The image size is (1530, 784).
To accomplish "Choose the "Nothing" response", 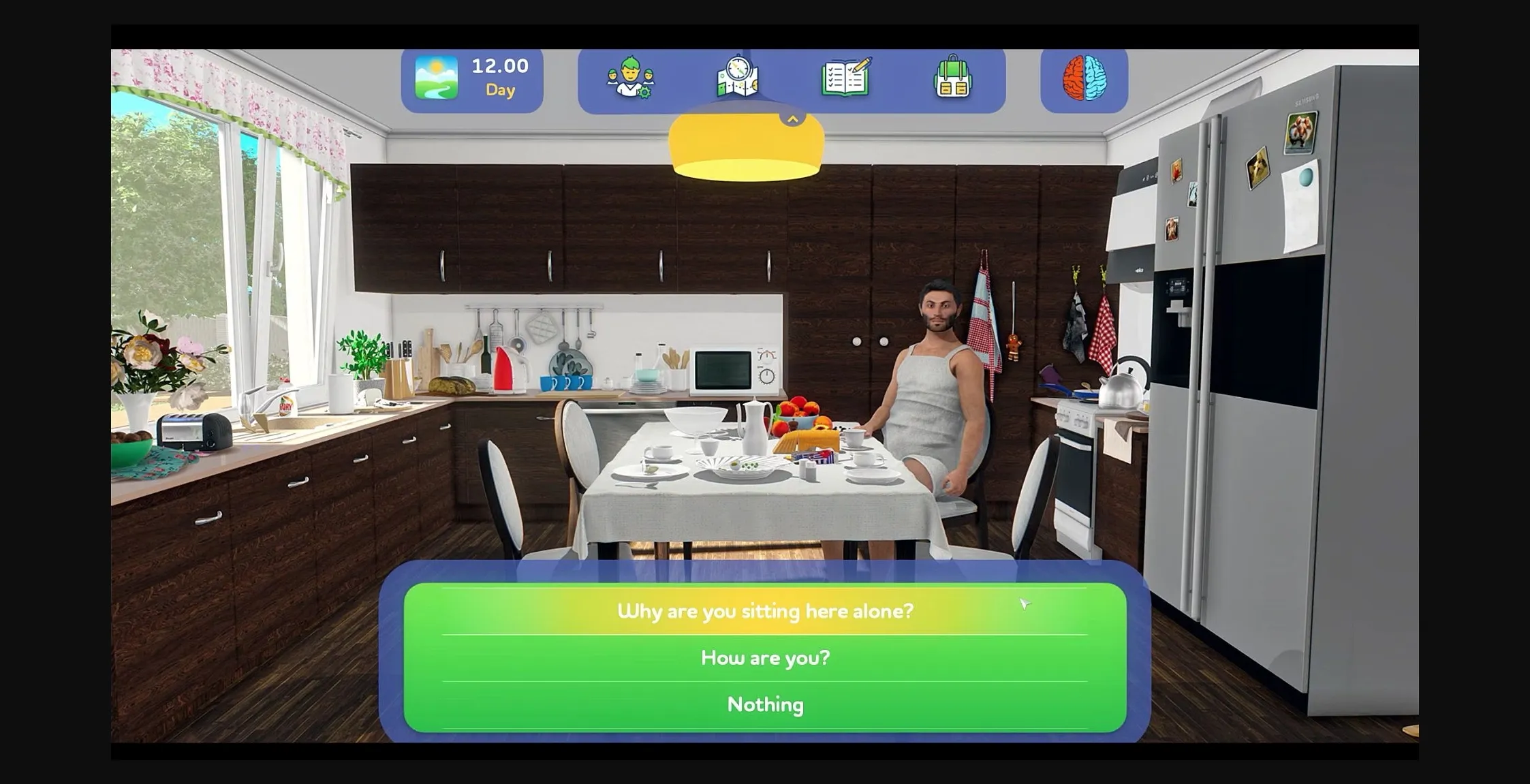I will [764, 704].
